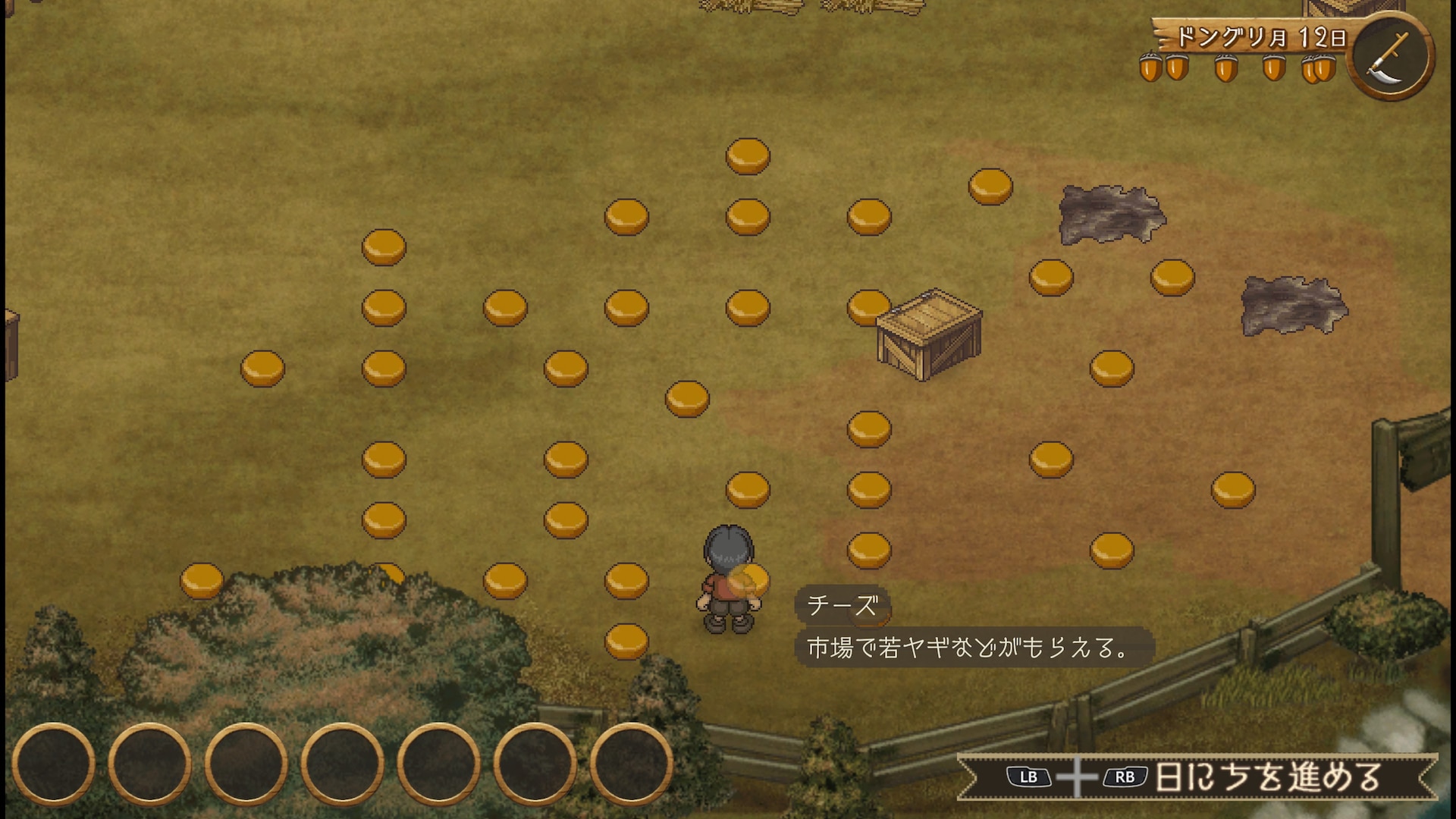Select the scythe tool icon
1456x819 pixels.
tap(1389, 58)
